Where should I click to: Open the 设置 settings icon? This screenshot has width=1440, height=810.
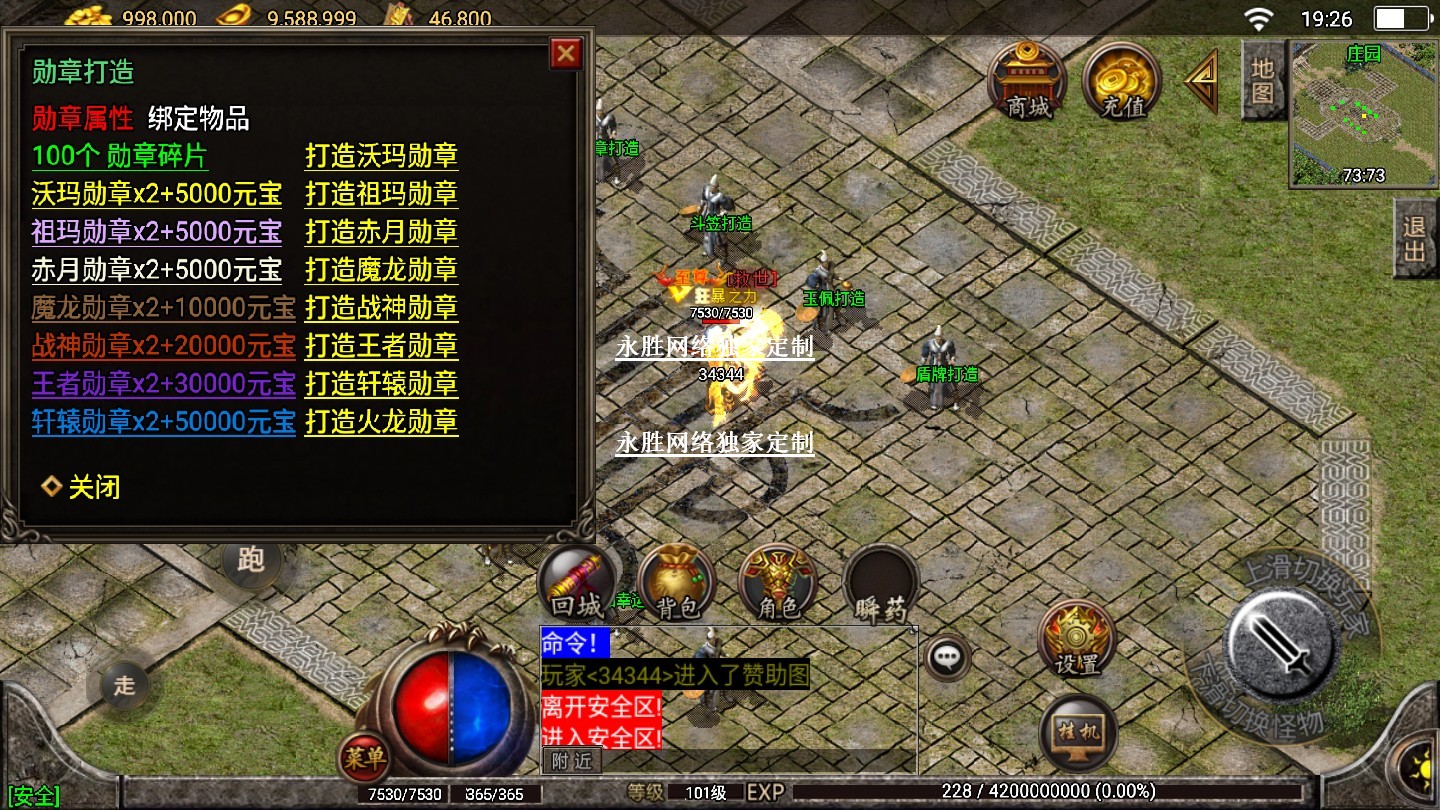[1076, 640]
